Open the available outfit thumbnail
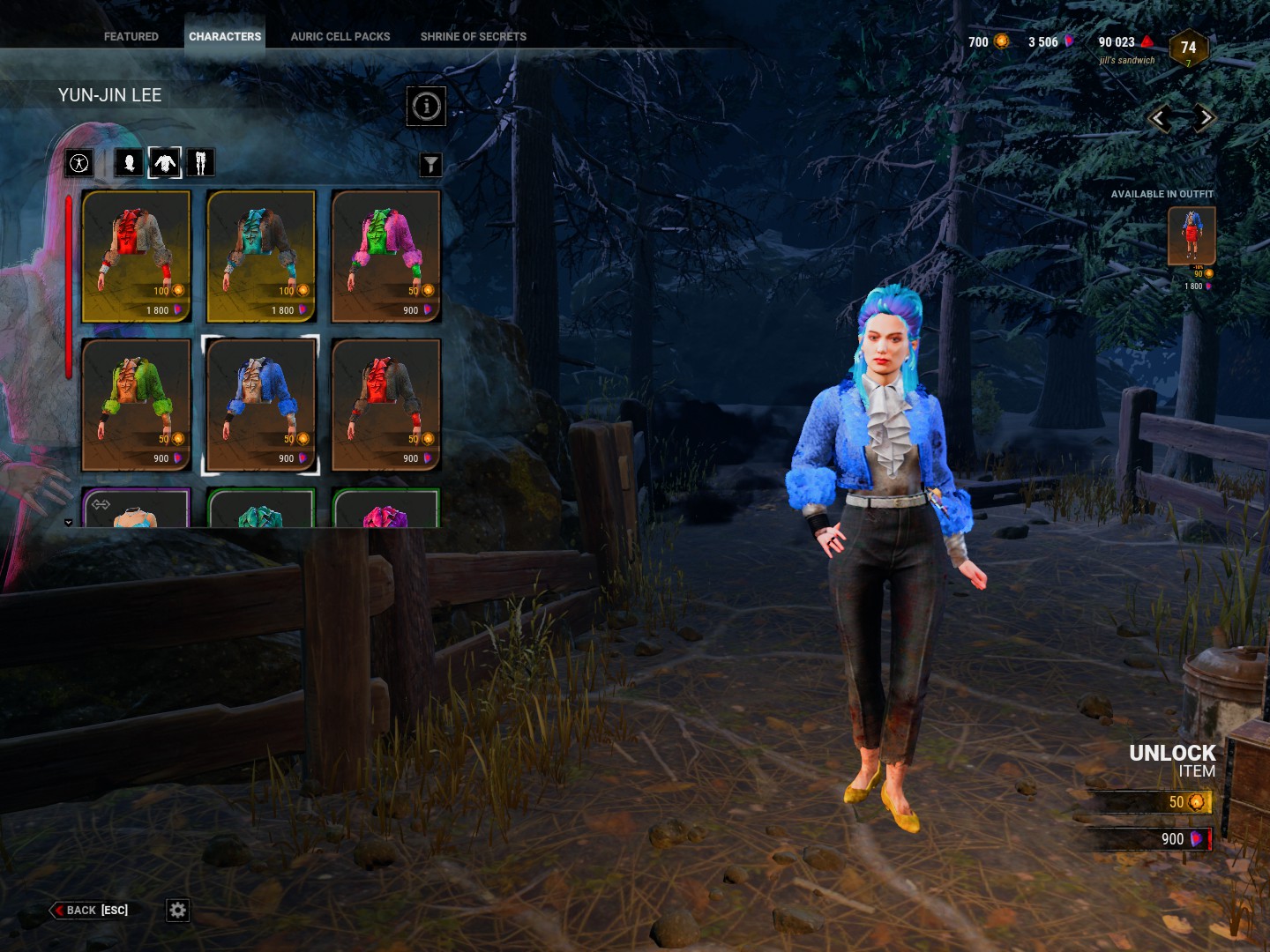Viewport: 1270px width, 952px height. 1192,235
